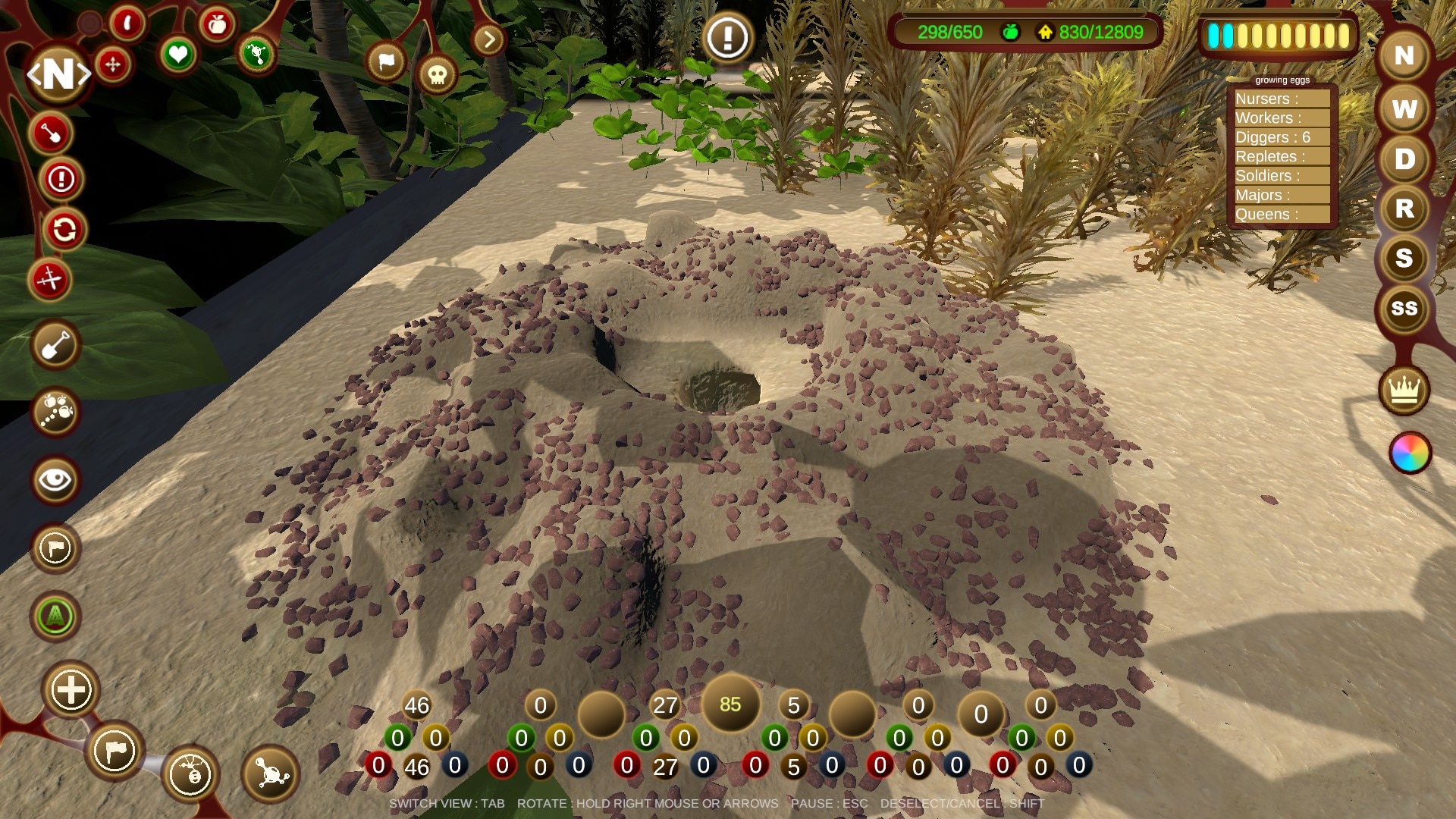Select the Diggers caste button D
Viewport: 1456px width, 819px height.
(x=1404, y=159)
